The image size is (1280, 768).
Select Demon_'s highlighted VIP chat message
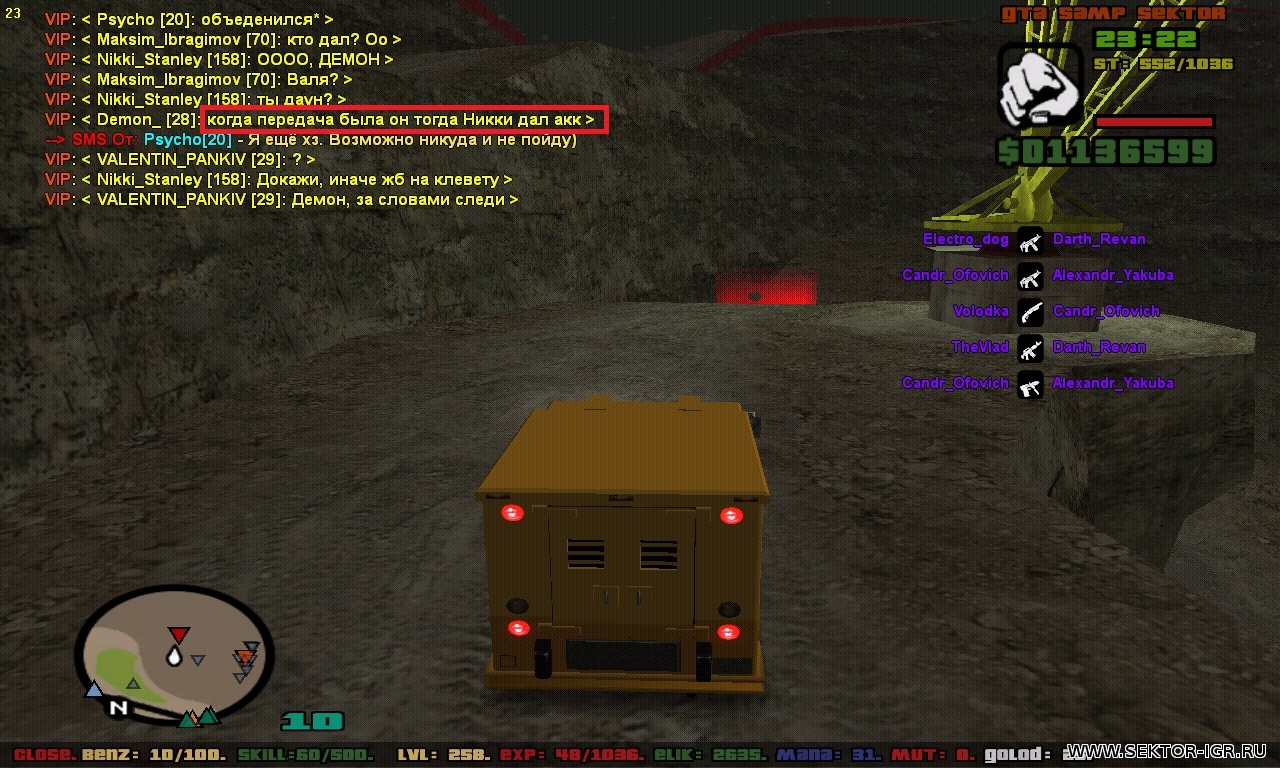(x=402, y=120)
